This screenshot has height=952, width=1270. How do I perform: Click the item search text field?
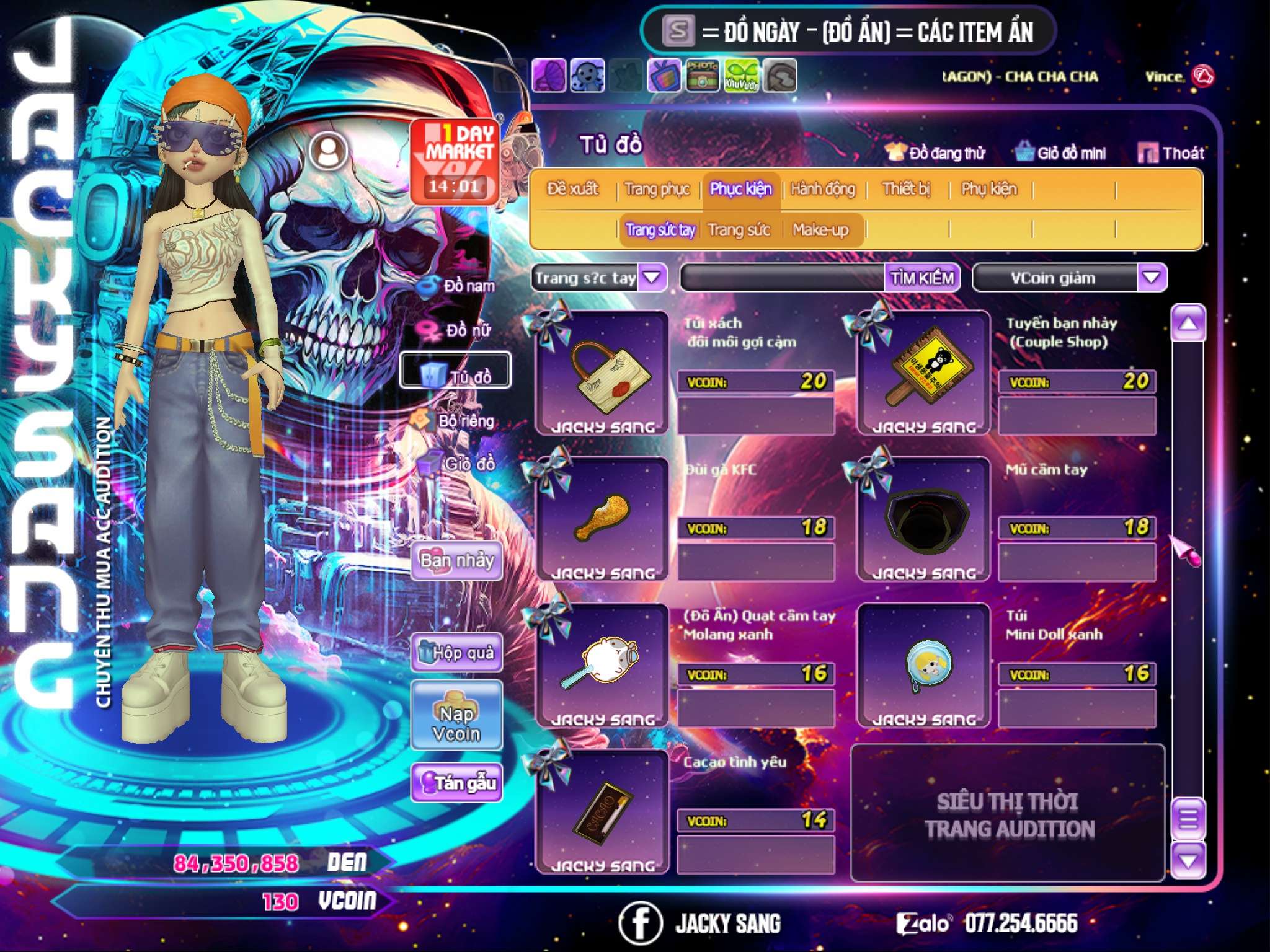point(783,278)
